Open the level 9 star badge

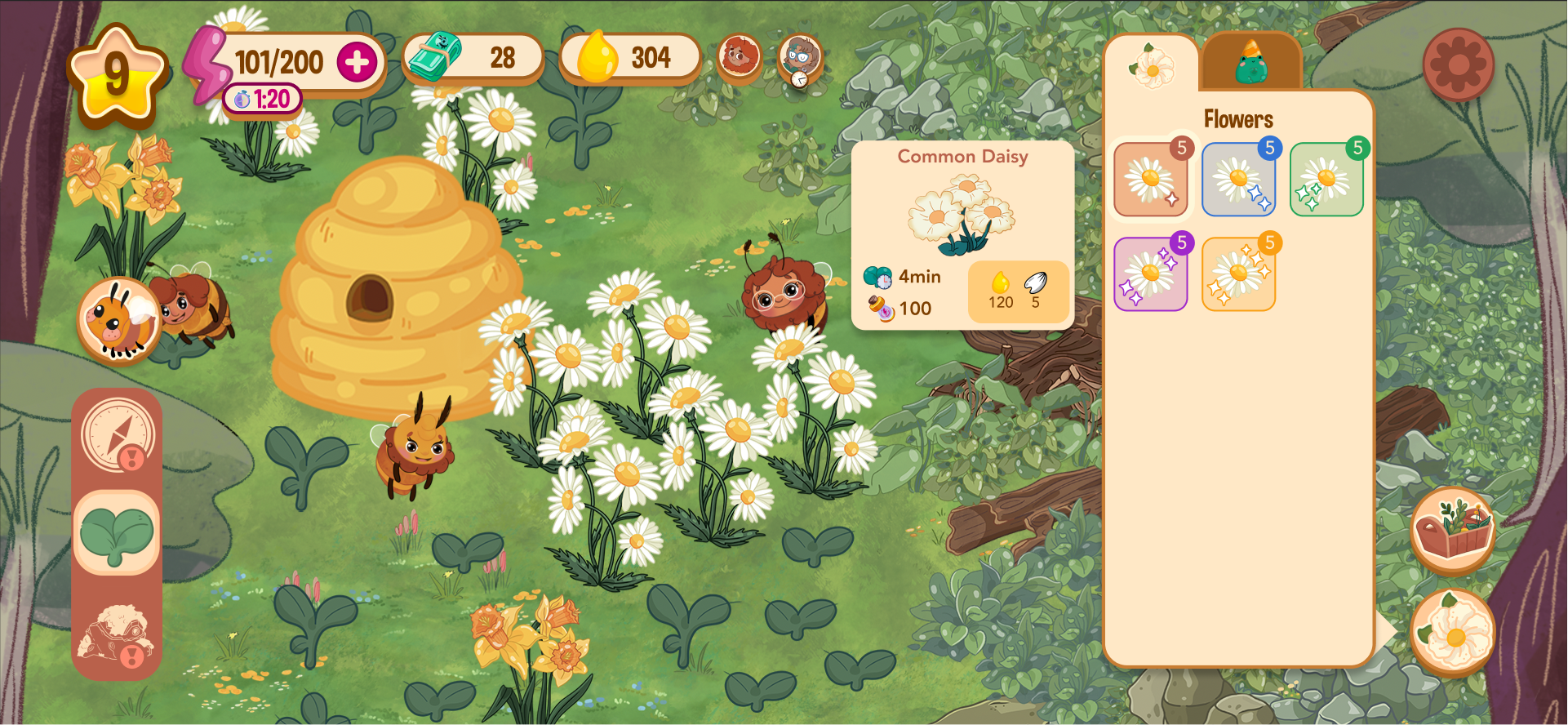[118, 74]
